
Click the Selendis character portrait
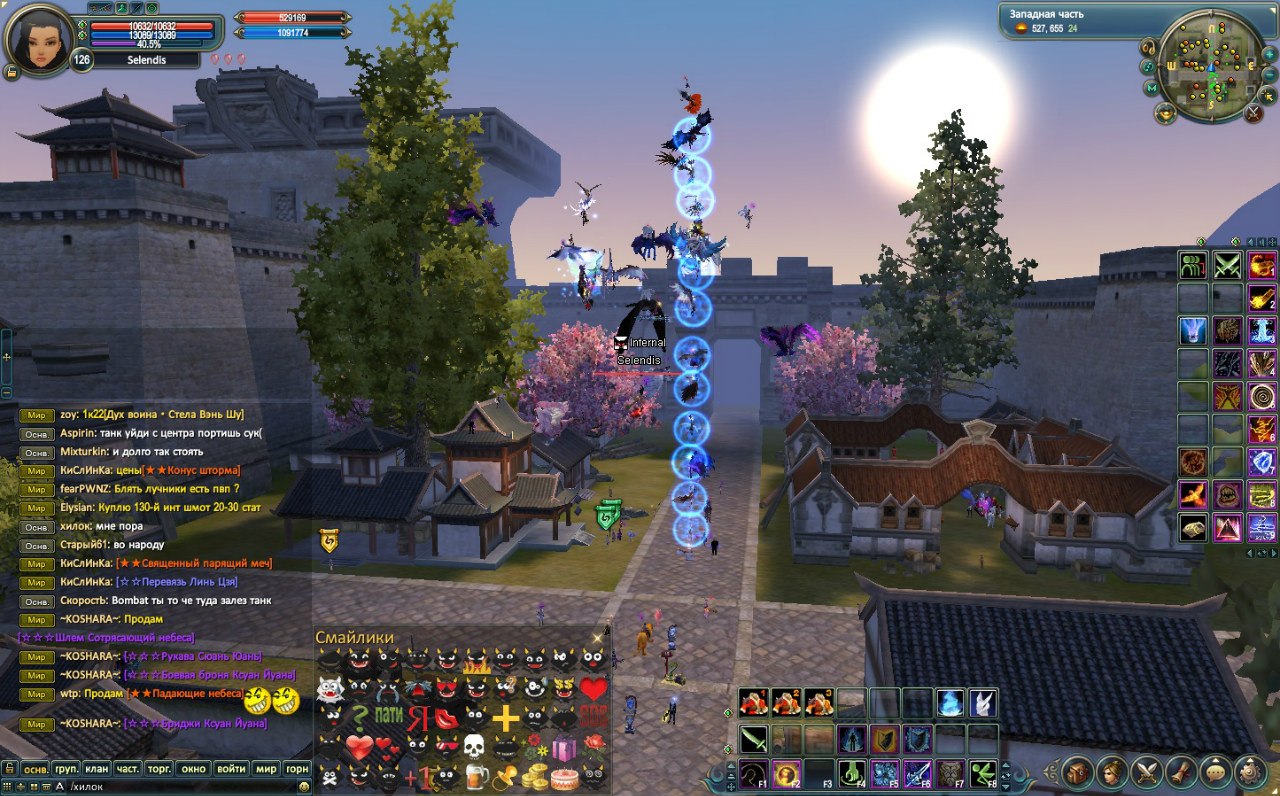40,38
